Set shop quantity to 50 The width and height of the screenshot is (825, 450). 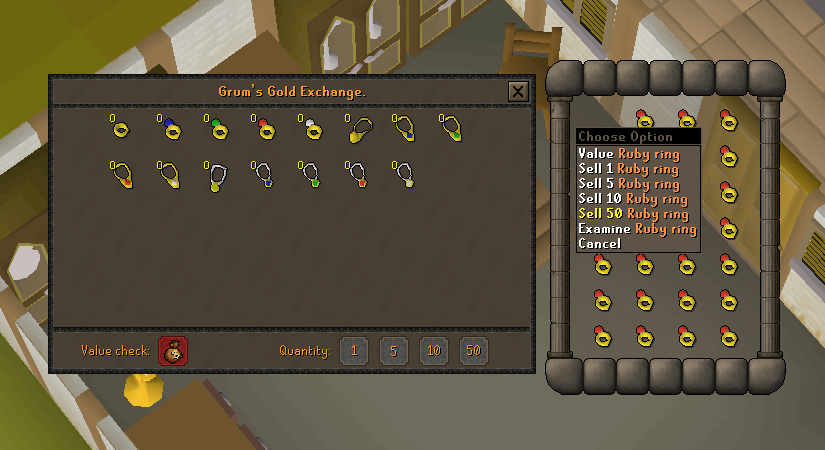[x=474, y=351]
